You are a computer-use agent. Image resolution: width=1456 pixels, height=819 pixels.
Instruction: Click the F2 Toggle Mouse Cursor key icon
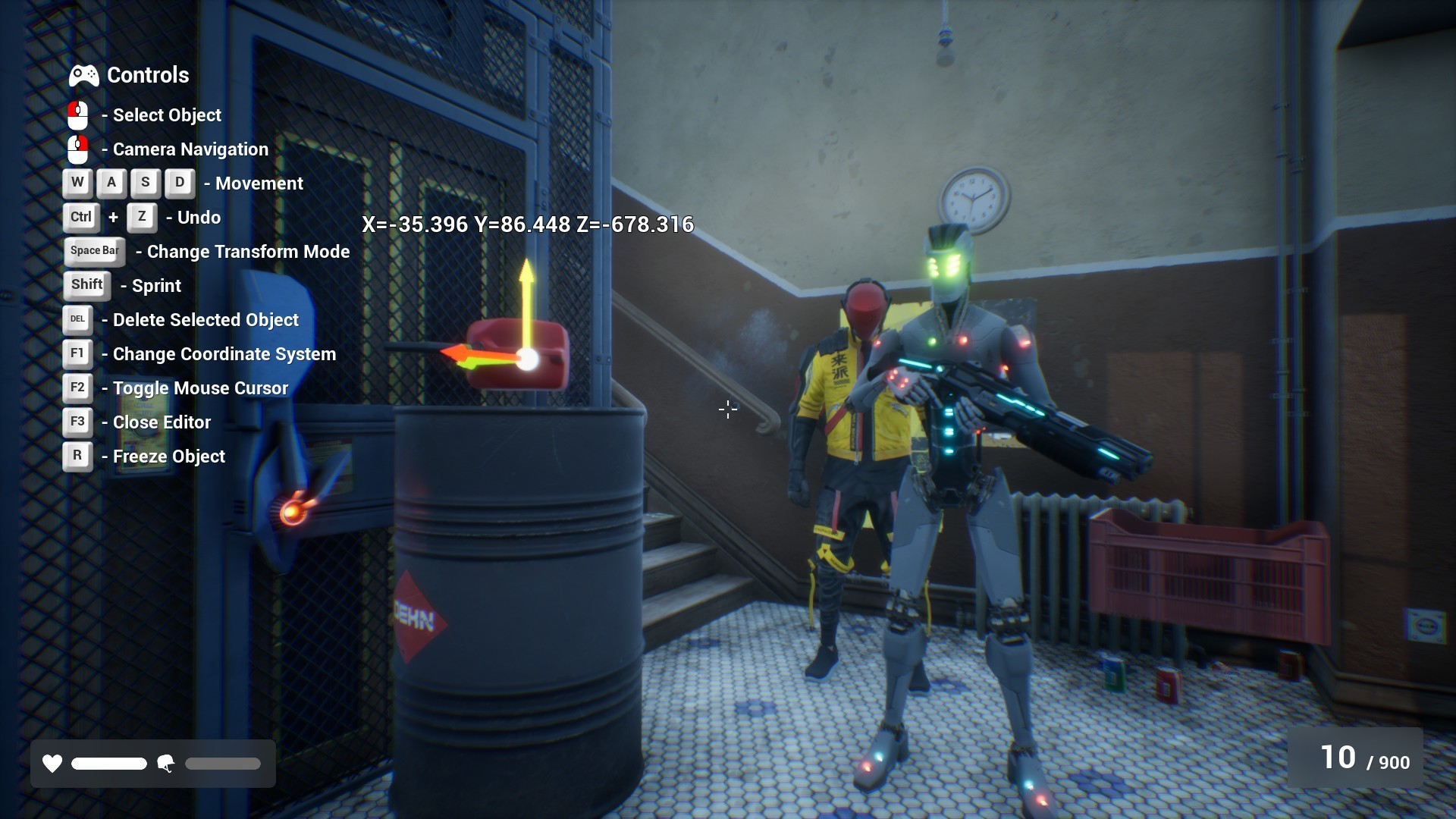tap(77, 388)
